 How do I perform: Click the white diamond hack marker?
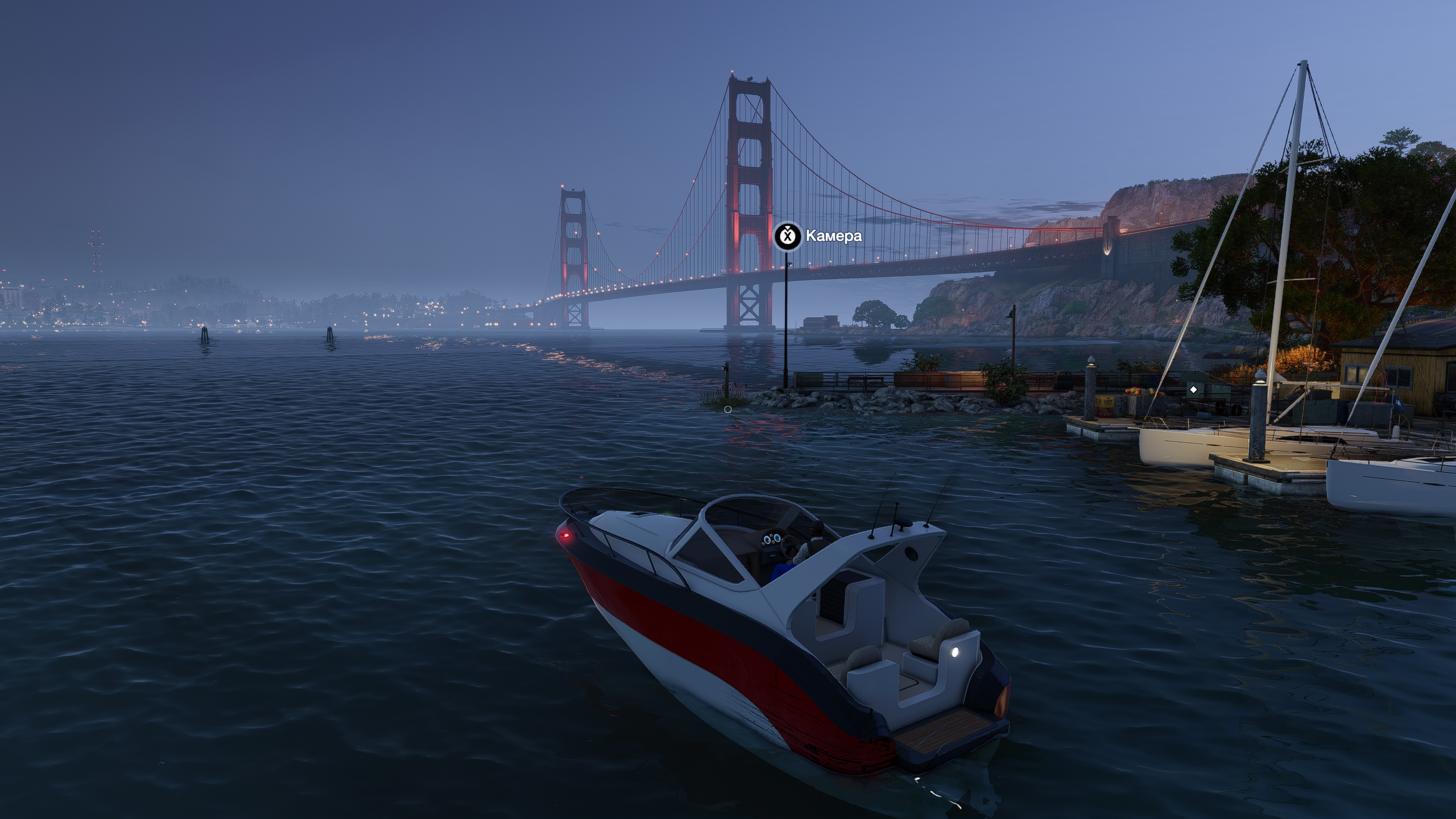(x=1193, y=390)
